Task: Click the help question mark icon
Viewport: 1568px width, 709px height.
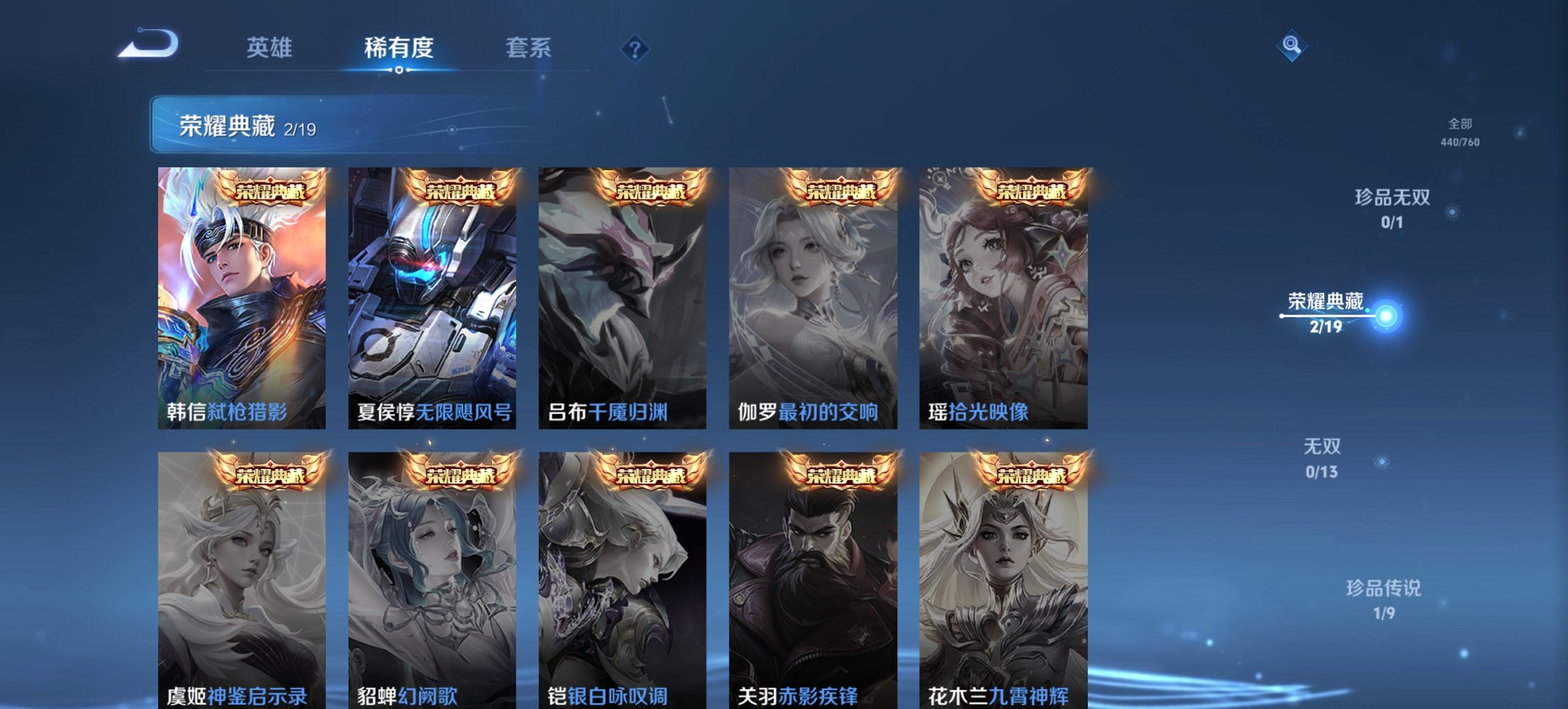Action: (634, 49)
